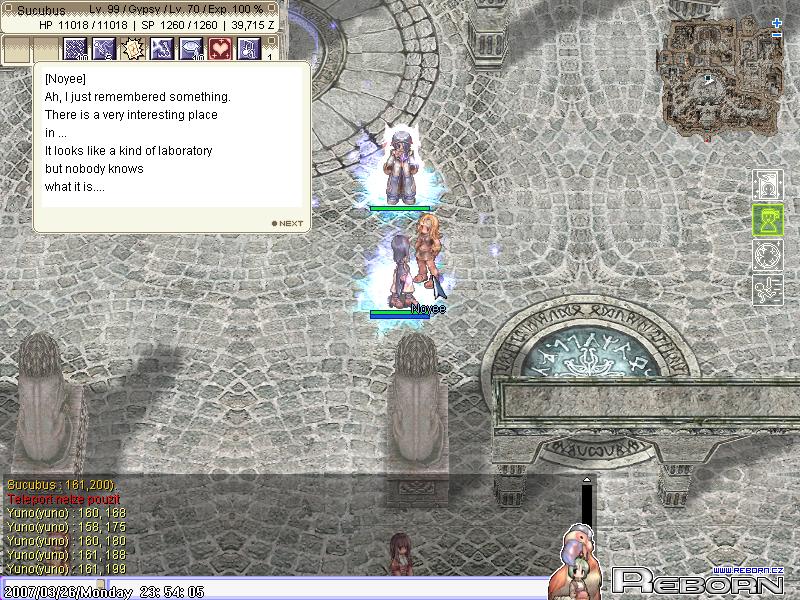Screen dimensions: 800x600
Task: Toggle the green highlighted hourglass status icon
Action: tap(766, 220)
